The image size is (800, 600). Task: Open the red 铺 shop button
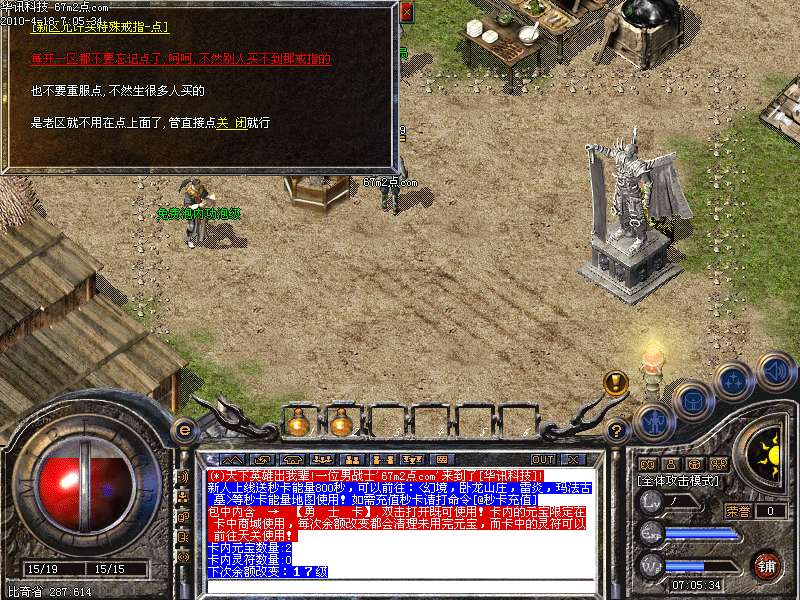click(x=767, y=565)
